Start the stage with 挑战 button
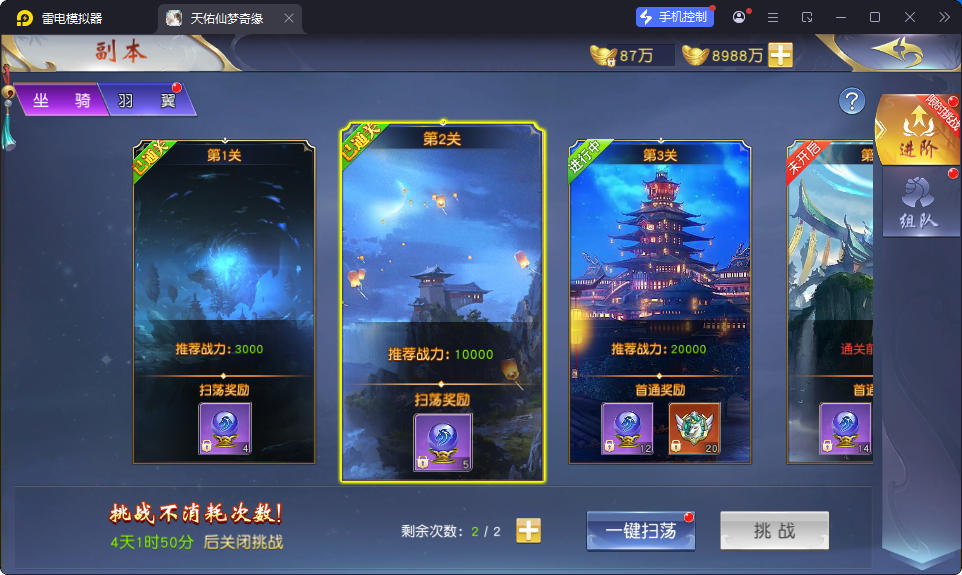 pyautogui.click(x=774, y=531)
